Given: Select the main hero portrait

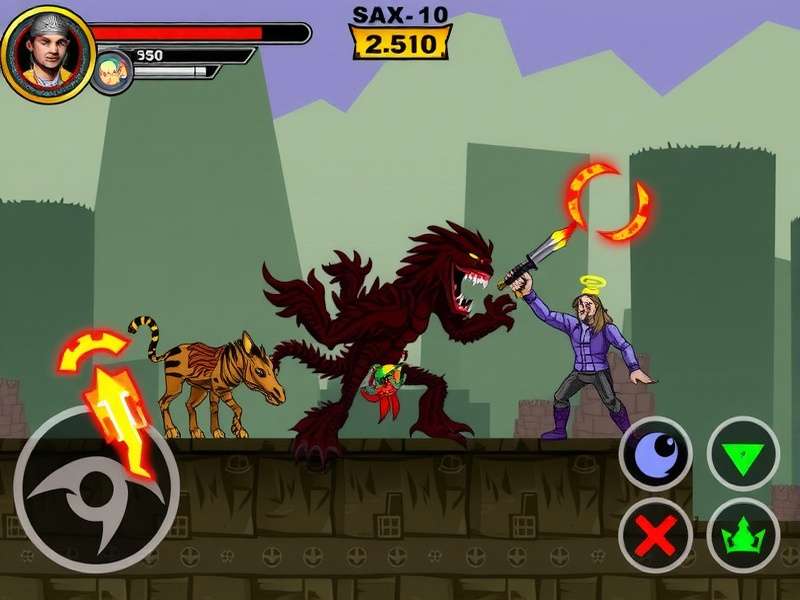Looking at the screenshot, I should click(x=47, y=54).
